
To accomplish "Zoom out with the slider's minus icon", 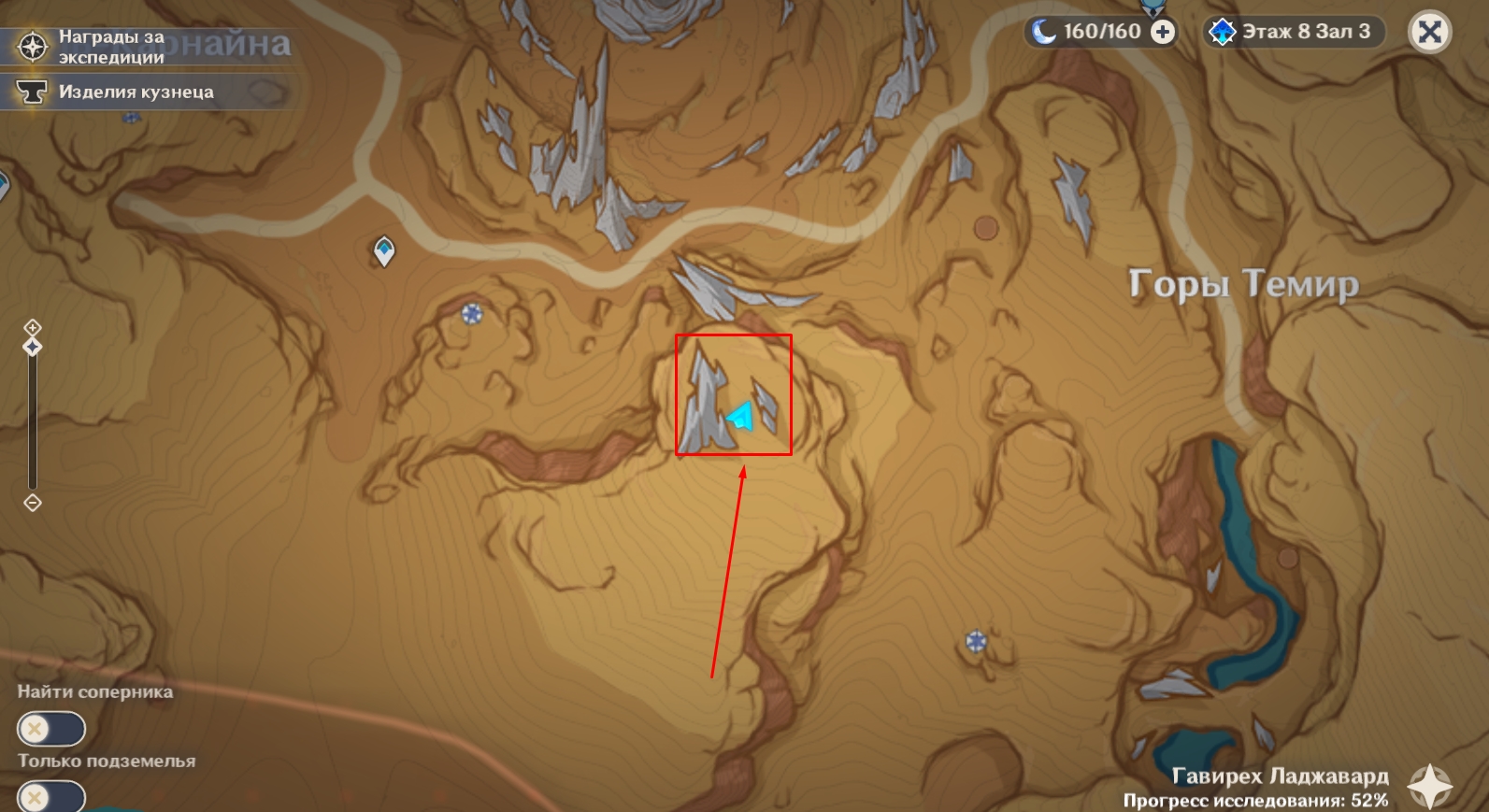I will point(33,503).
